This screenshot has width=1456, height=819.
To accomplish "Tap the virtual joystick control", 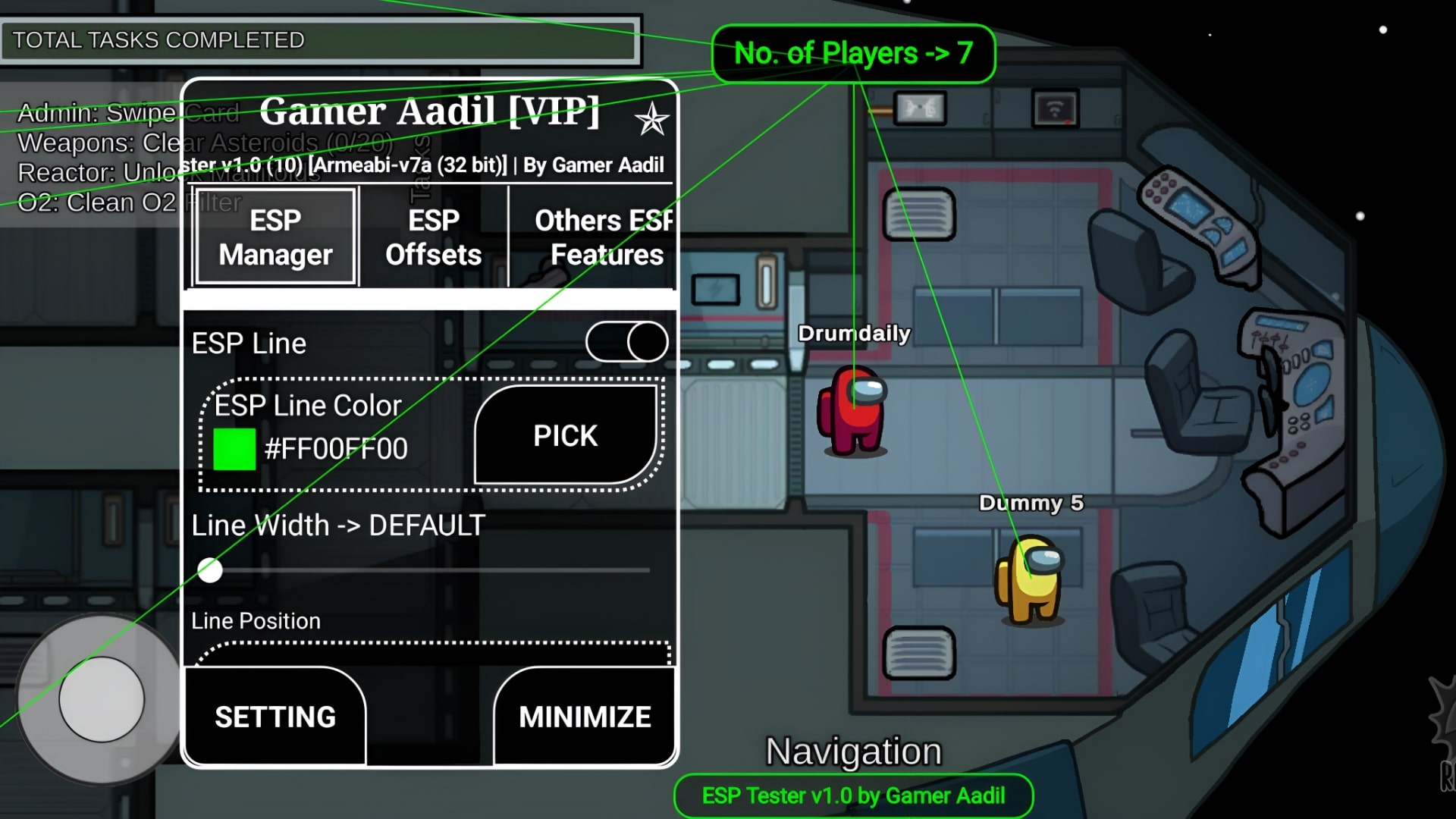I will [101, 699].
